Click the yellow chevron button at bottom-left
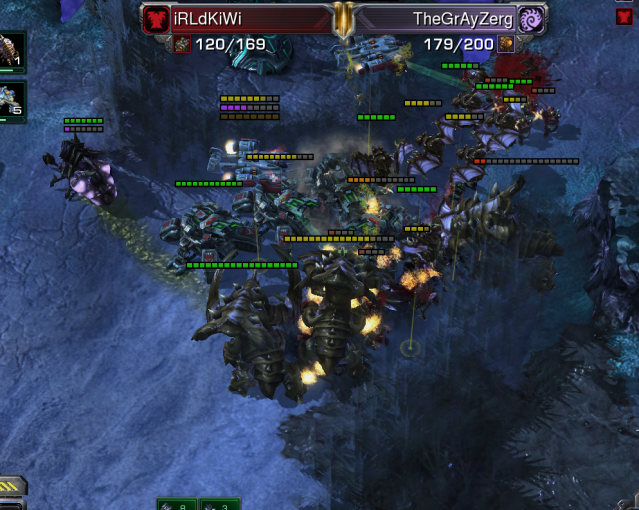The width and height of the screenshot is (639, 510). point(13,488)
